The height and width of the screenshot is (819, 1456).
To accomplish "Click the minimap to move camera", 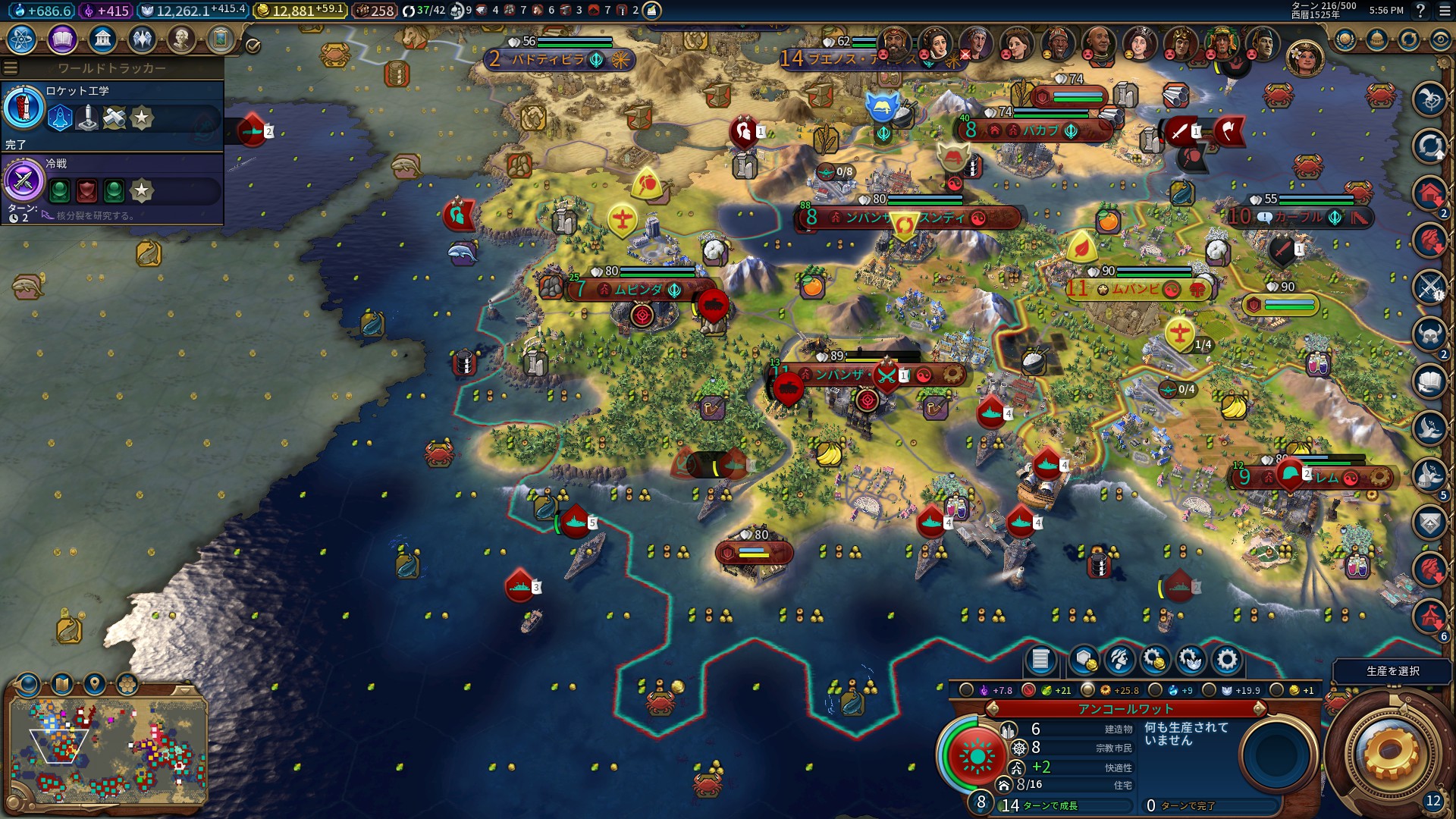I will click(x=108, y=751).
